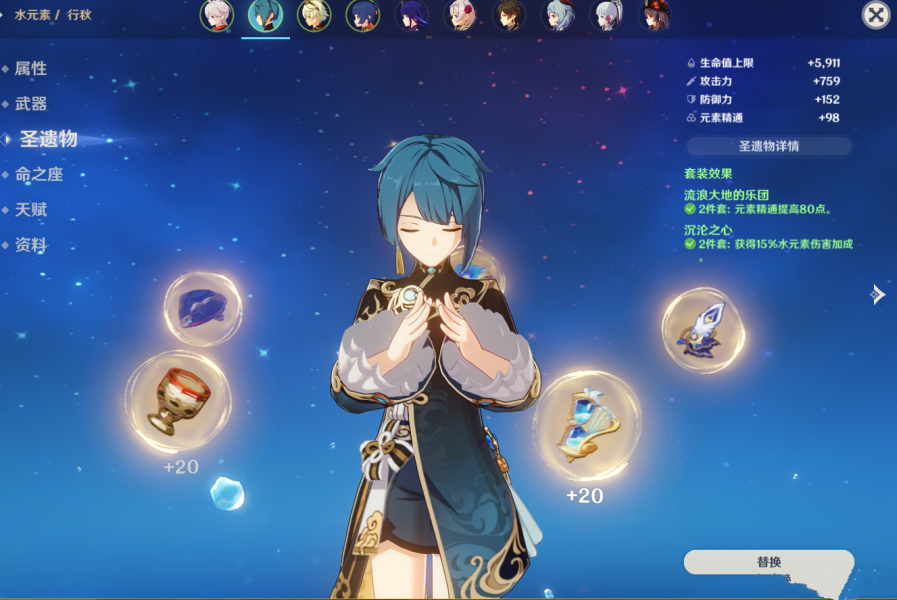
Task: Select Xingqiu's highlighted portrait
Action: tap(265, 15)
